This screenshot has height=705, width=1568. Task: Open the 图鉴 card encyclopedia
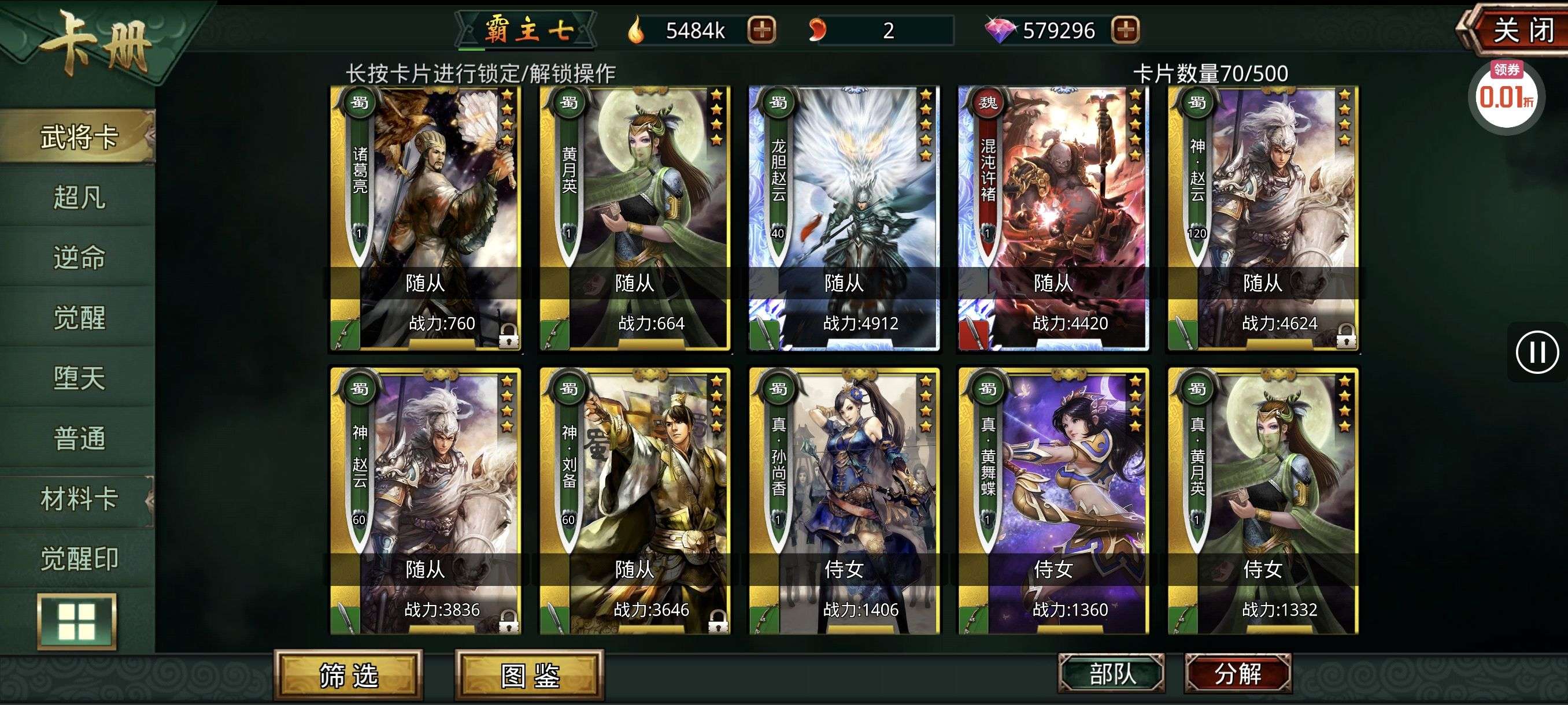click(x=530, y=675)
